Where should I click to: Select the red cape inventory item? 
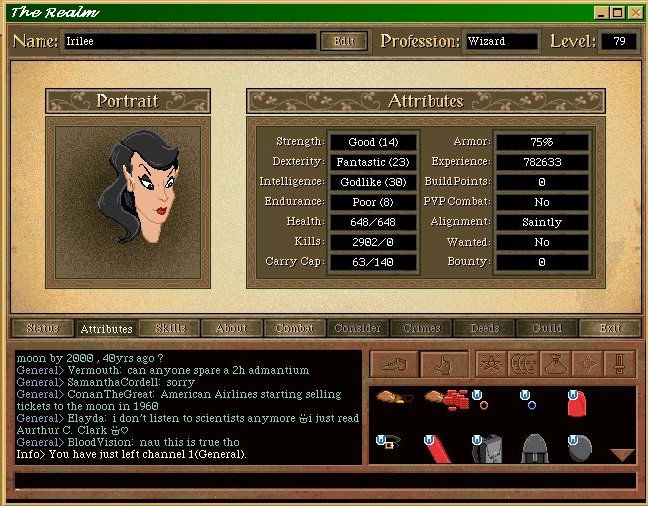575,403
